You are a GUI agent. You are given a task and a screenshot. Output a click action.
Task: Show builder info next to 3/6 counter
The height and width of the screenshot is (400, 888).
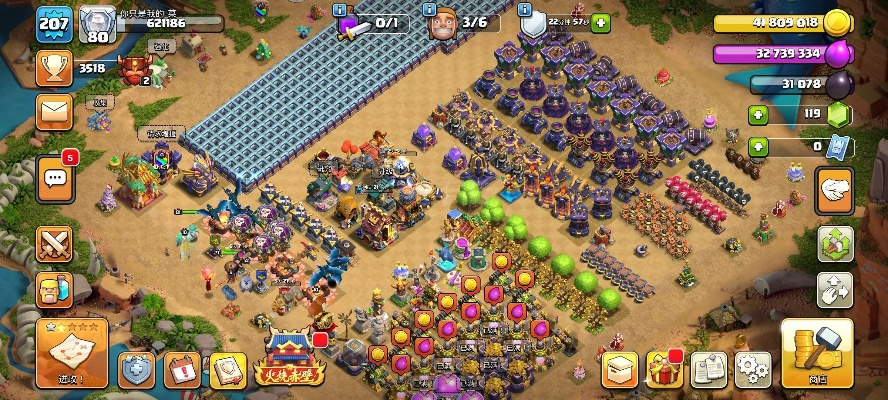pyautogui.click(x=430, y=9)
